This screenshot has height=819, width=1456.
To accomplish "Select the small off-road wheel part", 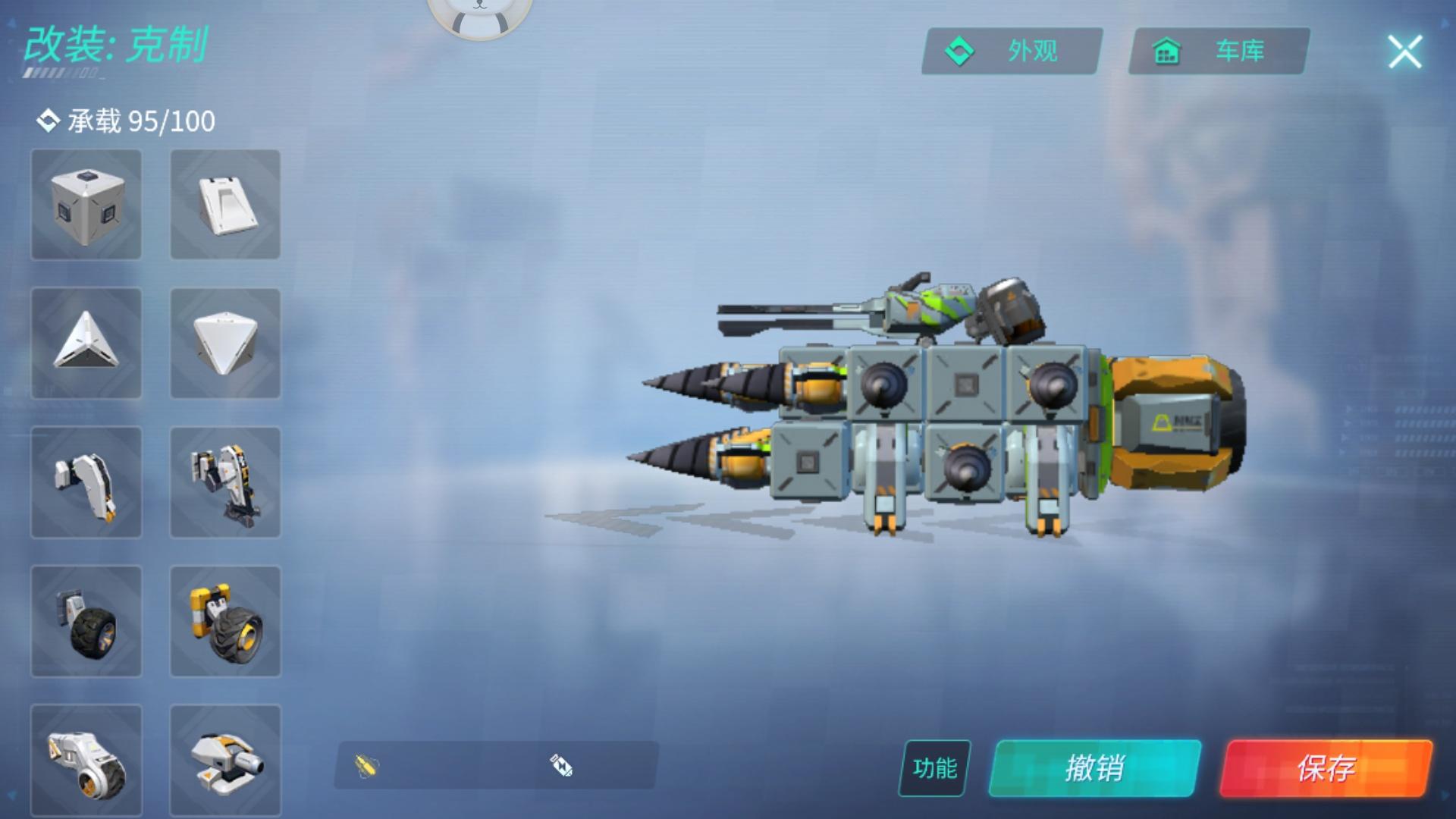I will [x=86, y=622].
